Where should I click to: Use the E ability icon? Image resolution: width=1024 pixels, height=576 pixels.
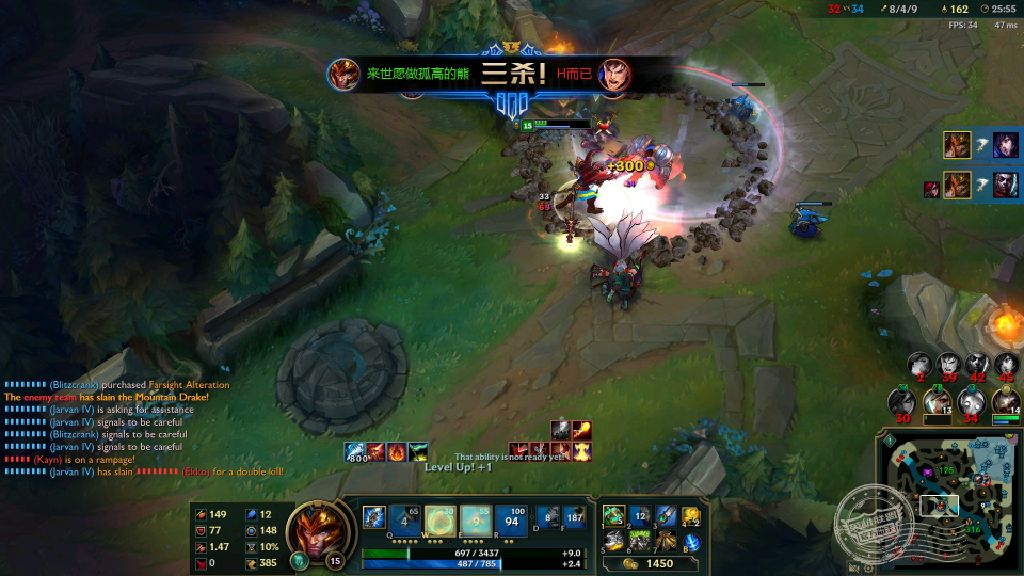[x=476, y=520]
